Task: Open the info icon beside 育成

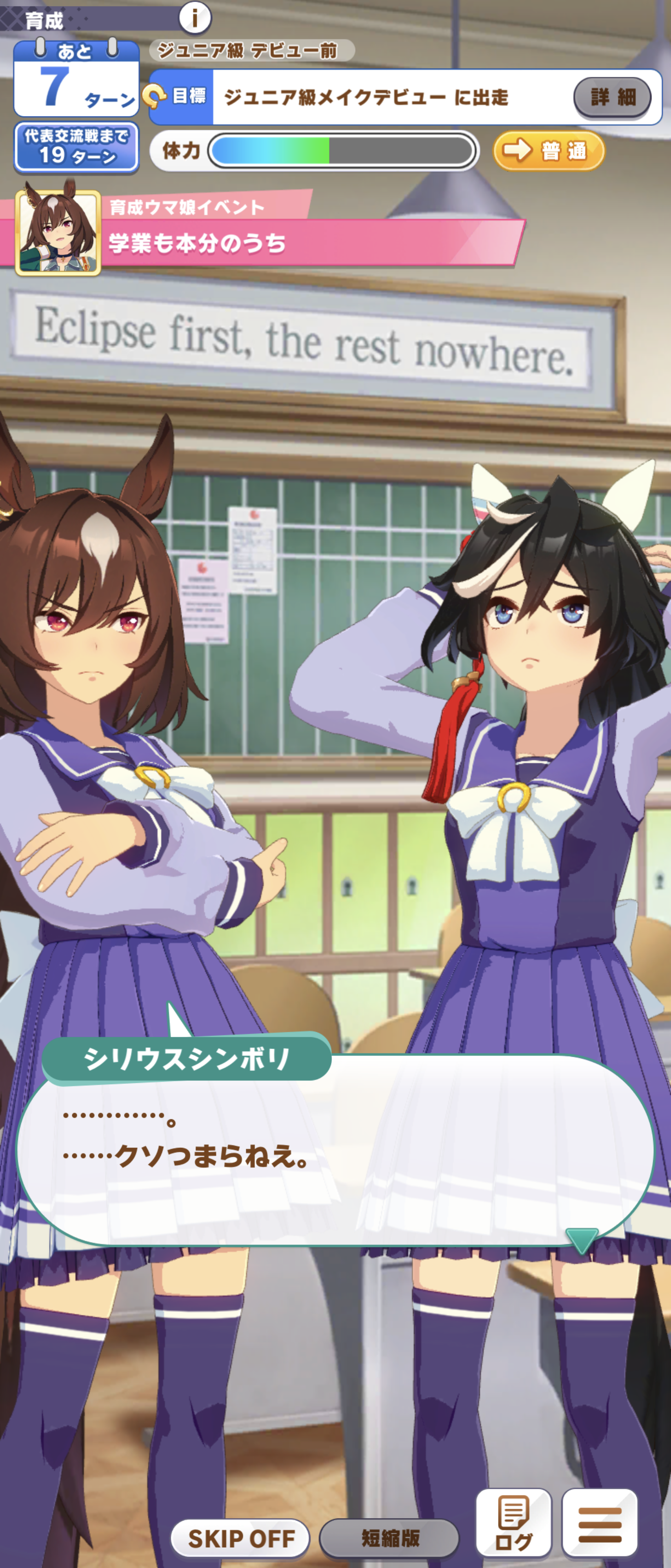Action: point(195,18)
